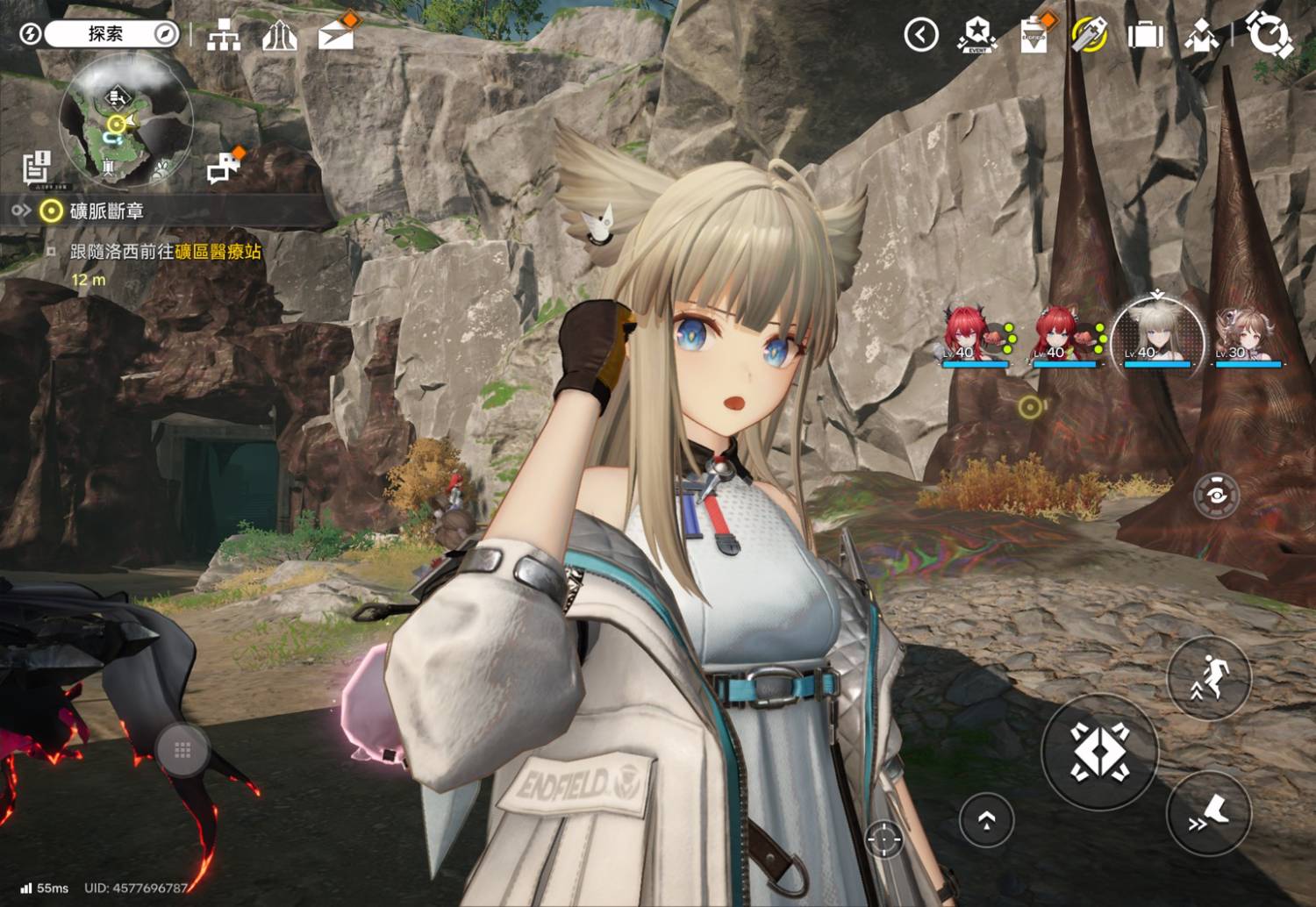Open the circular minimap

125,120
